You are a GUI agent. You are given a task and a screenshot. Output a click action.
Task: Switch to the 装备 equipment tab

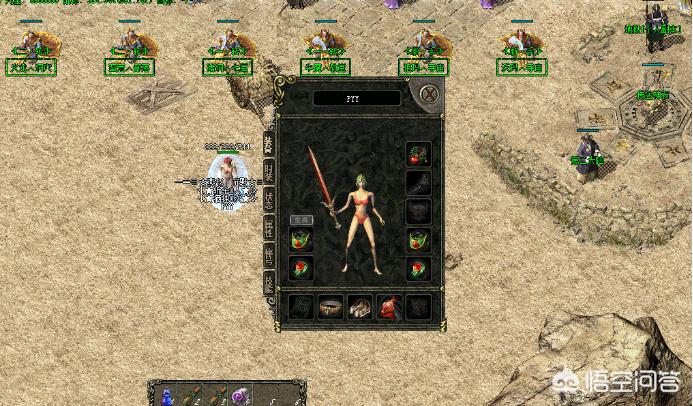(x=268, y=144)
